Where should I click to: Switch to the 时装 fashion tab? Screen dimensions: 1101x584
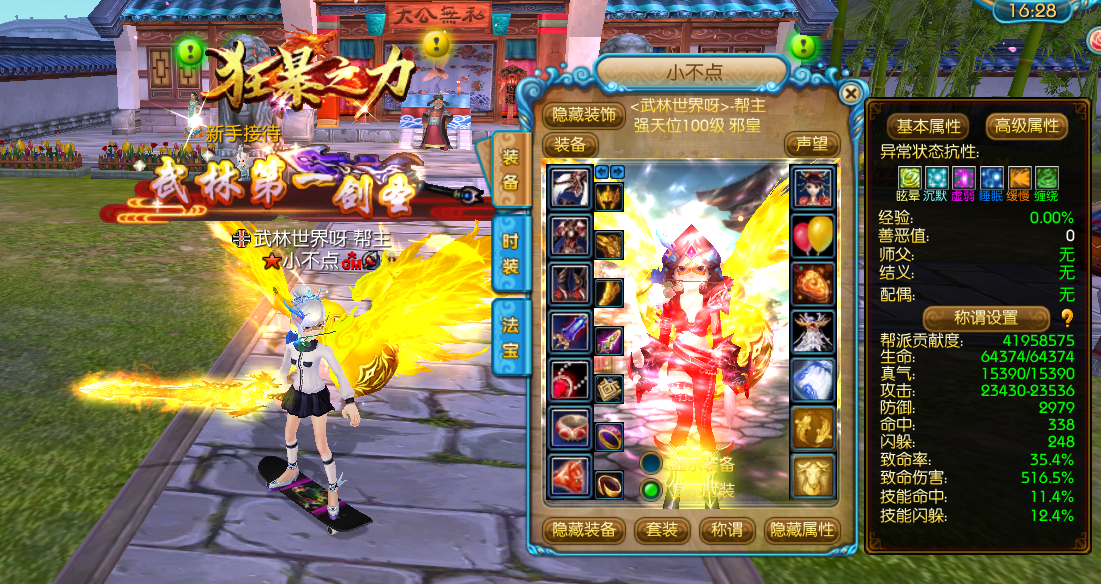pyautogui.click(x=510, y=252)
